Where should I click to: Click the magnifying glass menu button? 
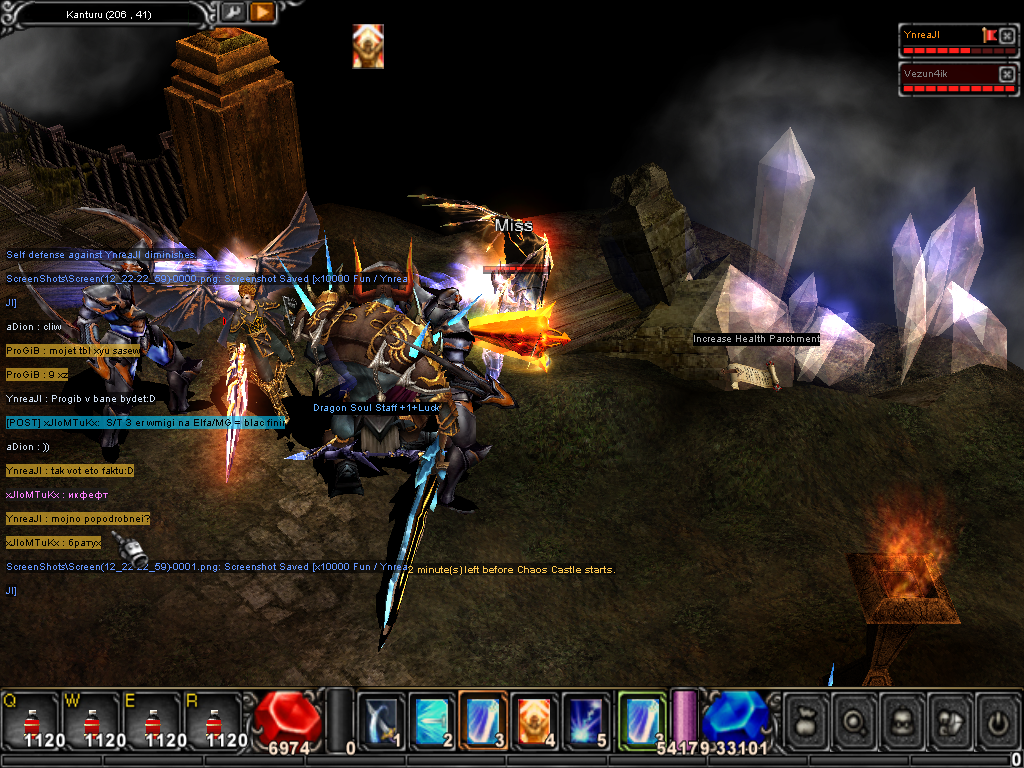point(856,720)
